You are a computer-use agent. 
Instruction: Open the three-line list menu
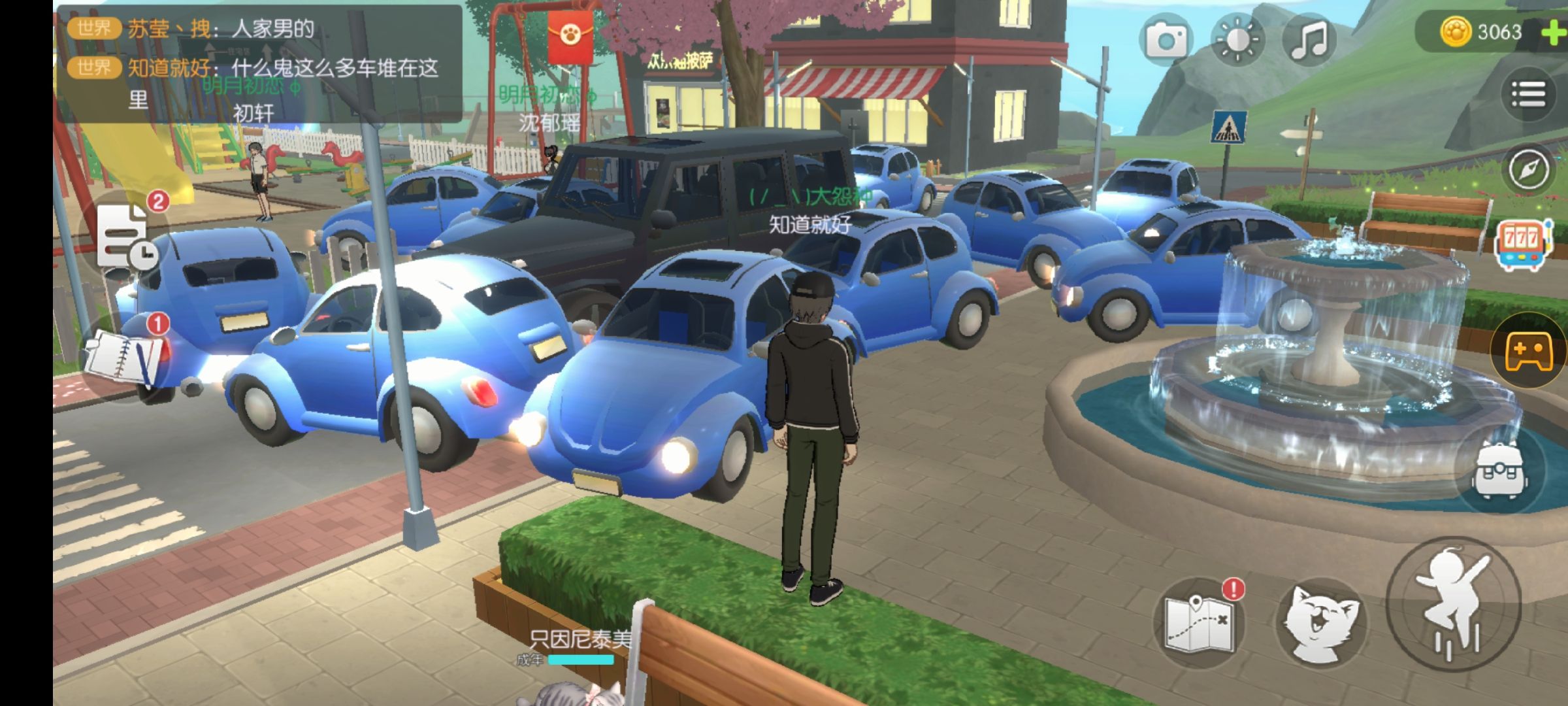click(x=1528, y=95)
